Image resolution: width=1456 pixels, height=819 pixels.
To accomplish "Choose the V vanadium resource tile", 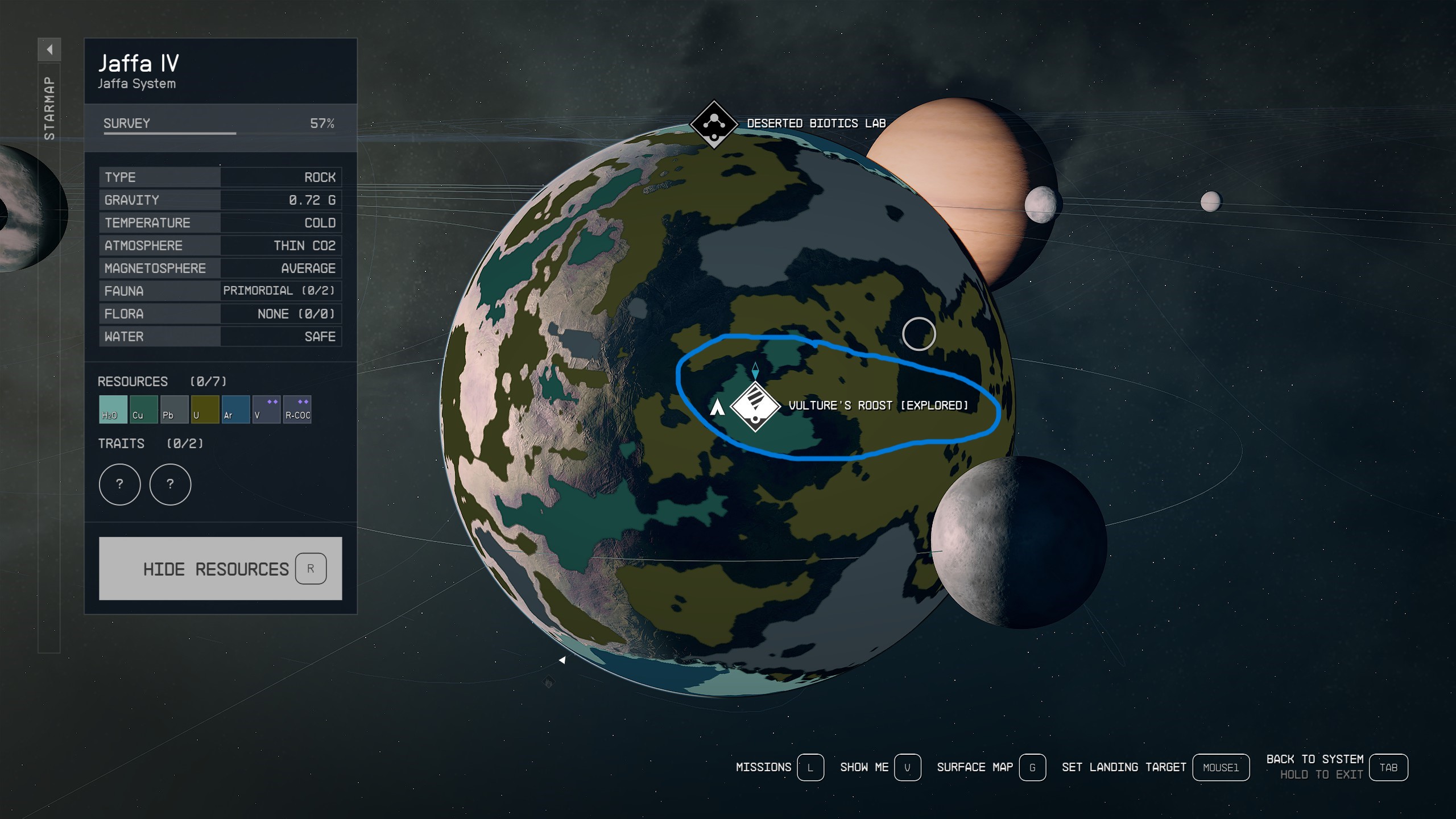I will point(266,409).
